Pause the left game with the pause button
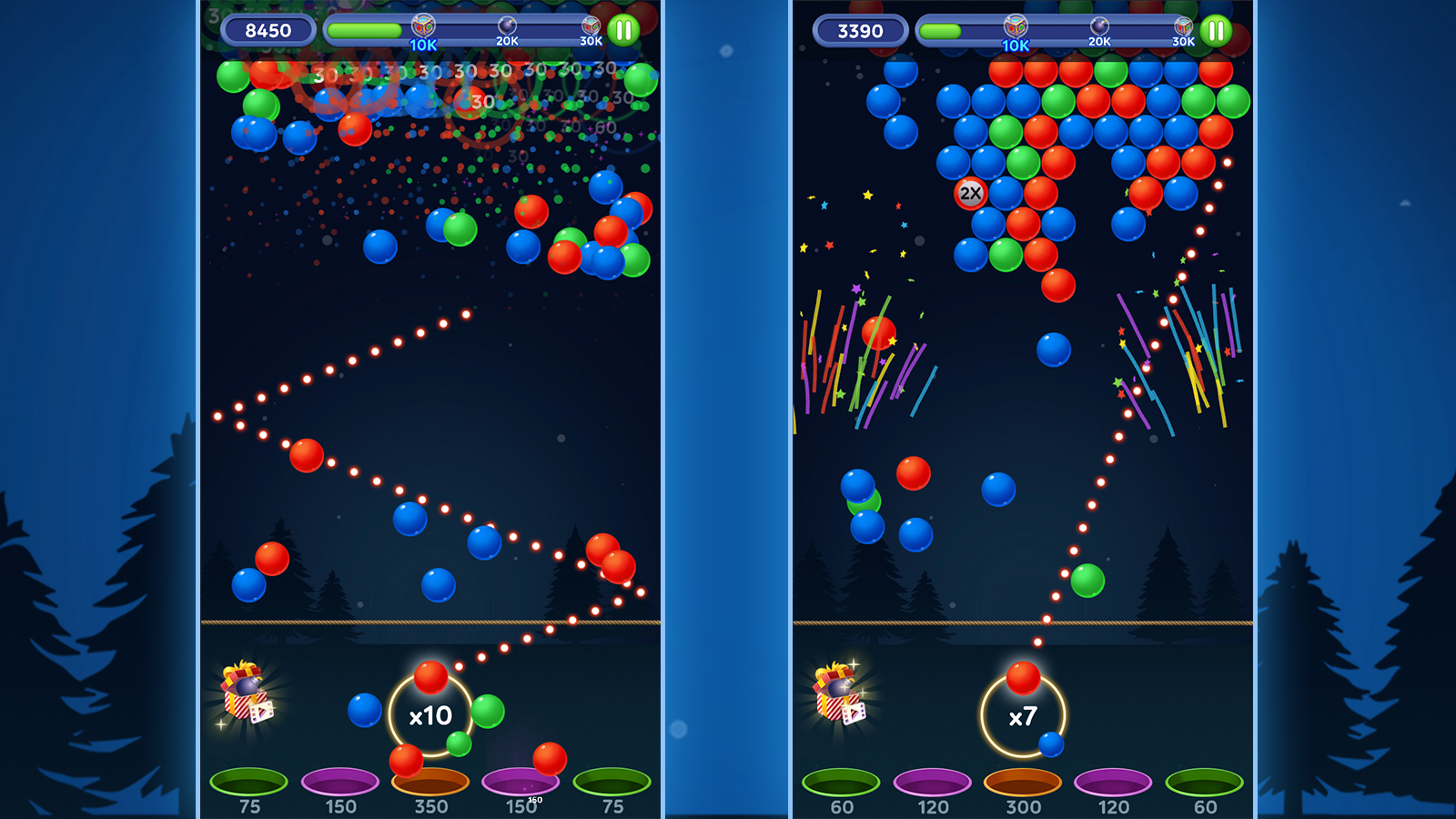The width and height of the screenshot is (1456, 819). (x=624, y=29)
